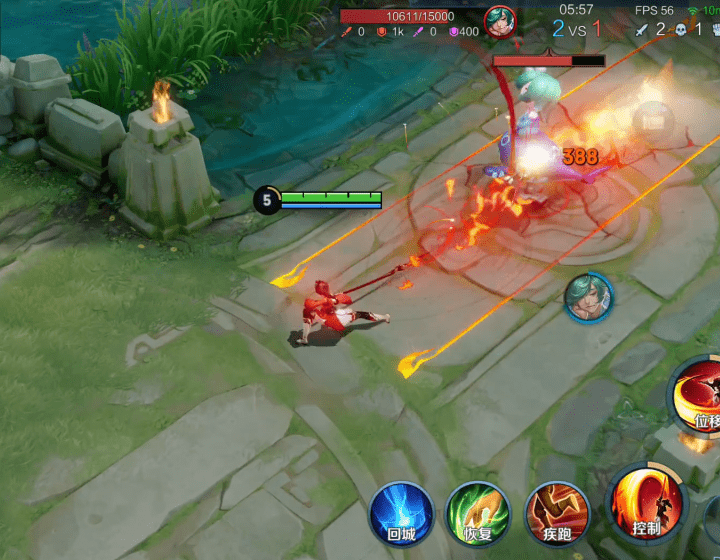Cast the 位移 dash skill
720x560 pixels.
(x=700, y=397)
